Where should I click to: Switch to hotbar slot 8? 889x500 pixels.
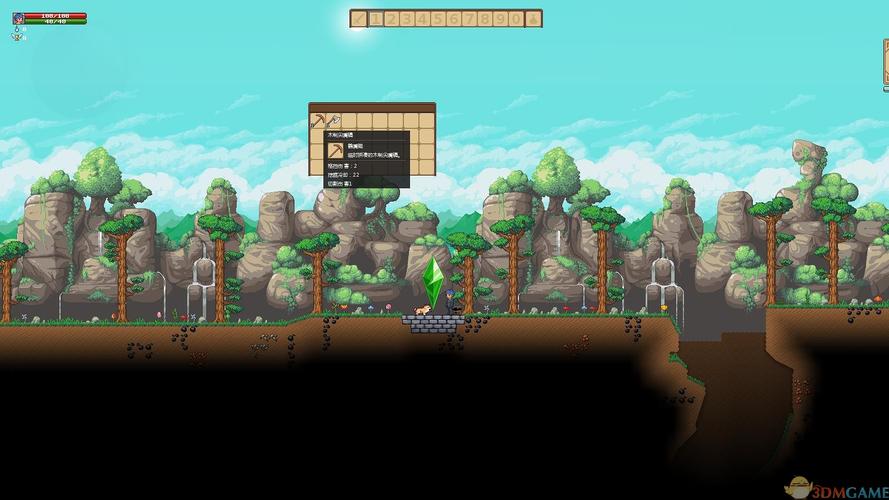coord(485,18)
